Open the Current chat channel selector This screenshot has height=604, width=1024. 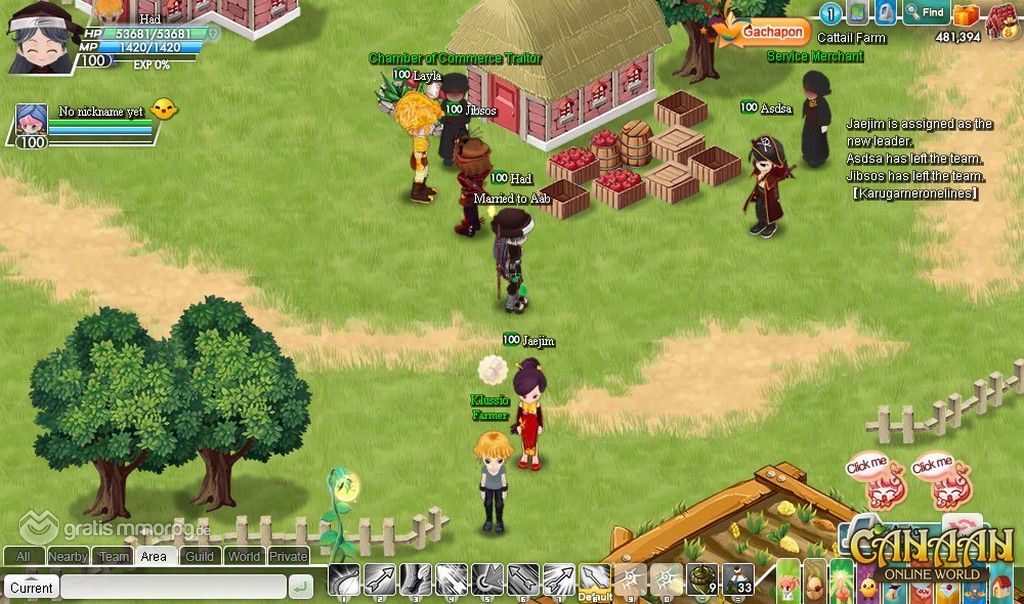click(x=32, y=587)
